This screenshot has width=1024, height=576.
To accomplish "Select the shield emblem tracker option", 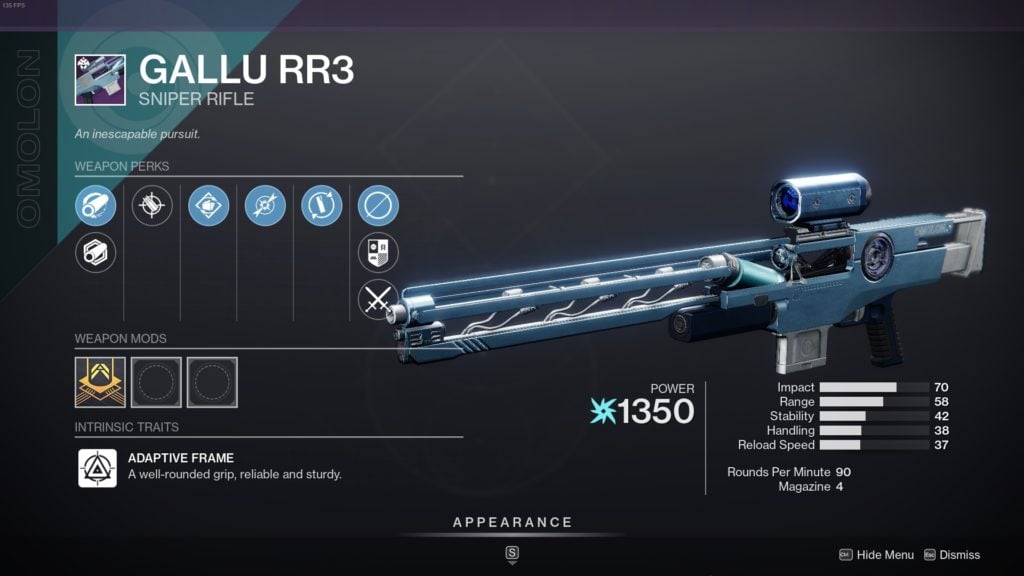I will 378,252.
